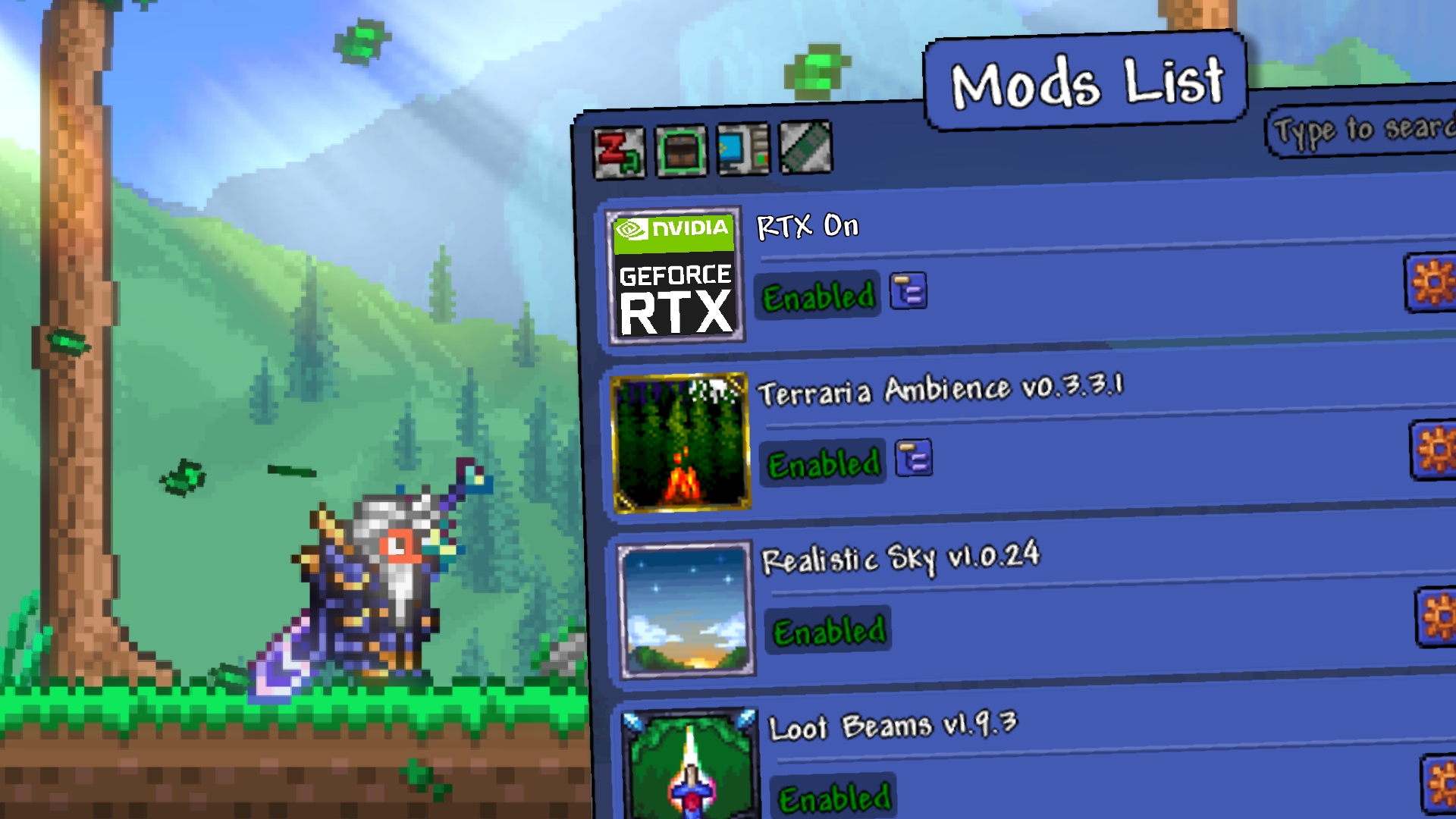Open config gear for RTX On mod
1456x819 pixels.
coord(1432,283)
